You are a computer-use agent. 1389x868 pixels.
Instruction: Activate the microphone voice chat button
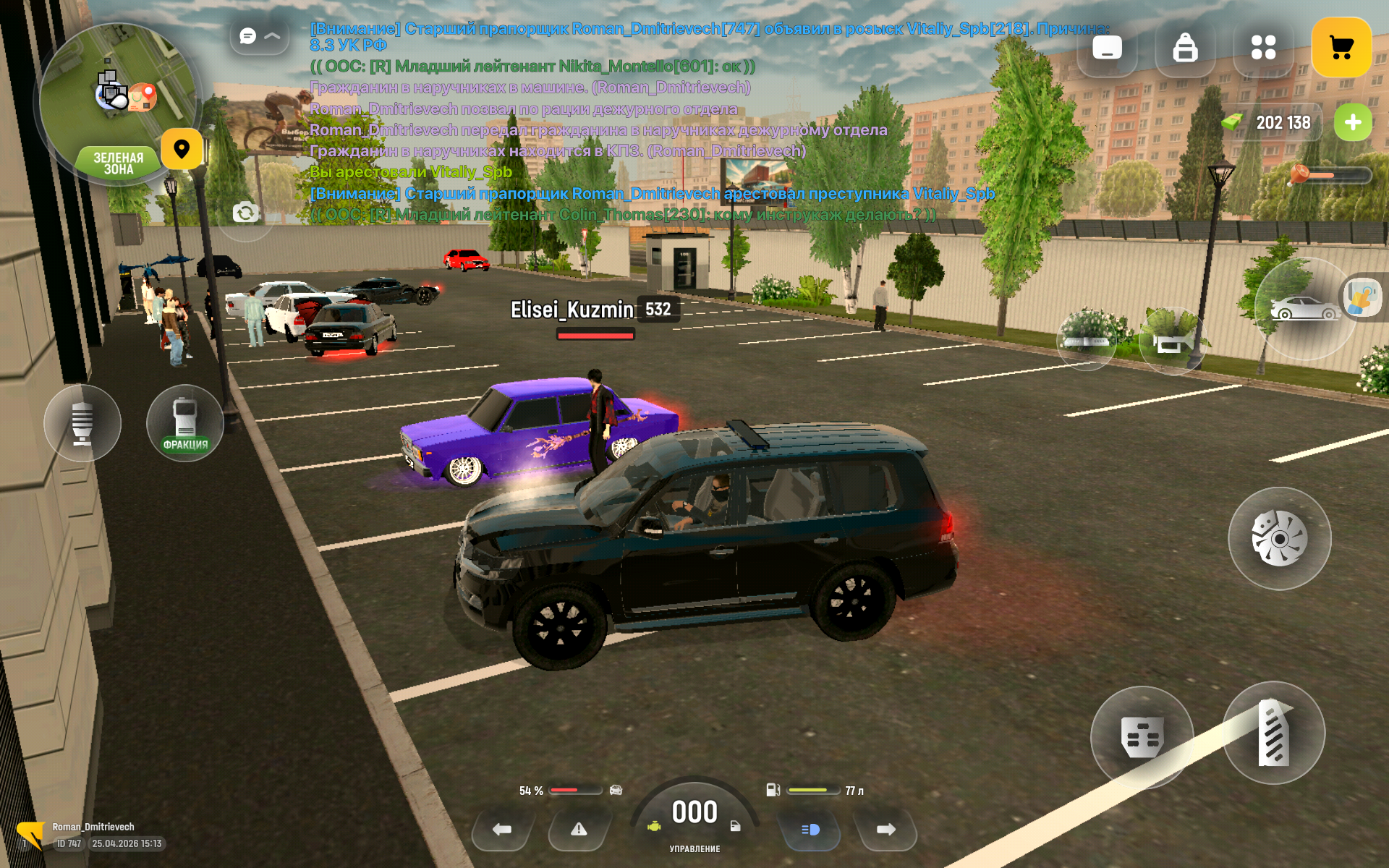click(x=82, y=423)
